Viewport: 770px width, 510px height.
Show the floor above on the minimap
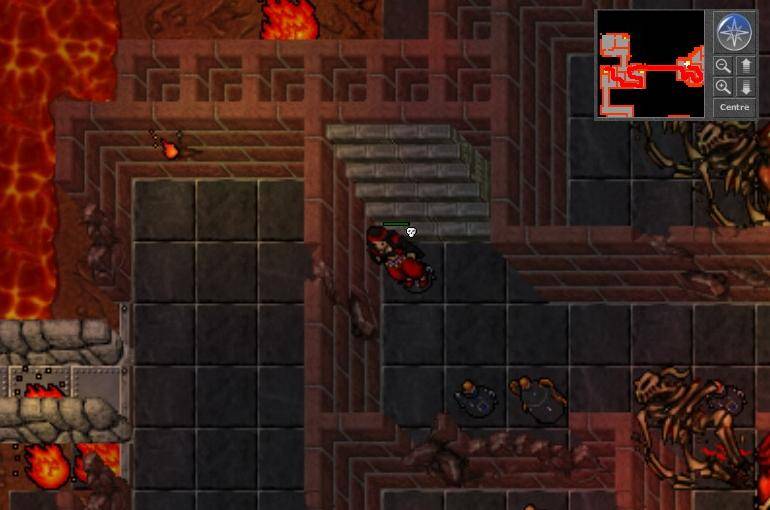[x=745, y=66]
